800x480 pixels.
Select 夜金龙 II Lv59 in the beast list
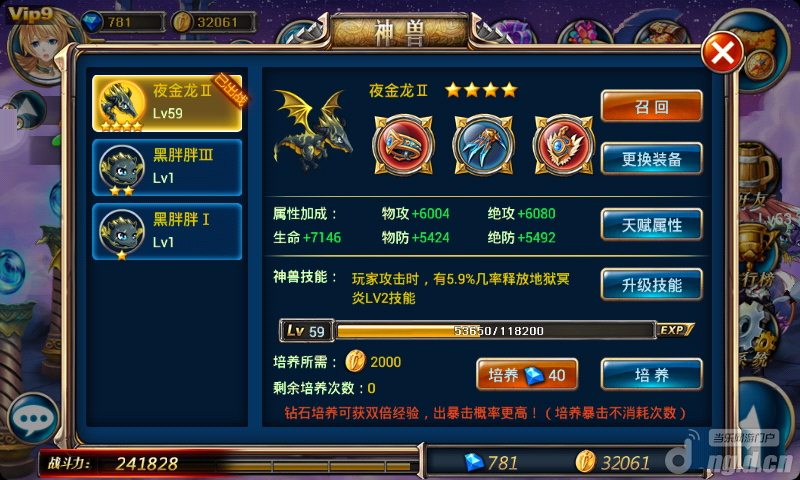point(167,103)
